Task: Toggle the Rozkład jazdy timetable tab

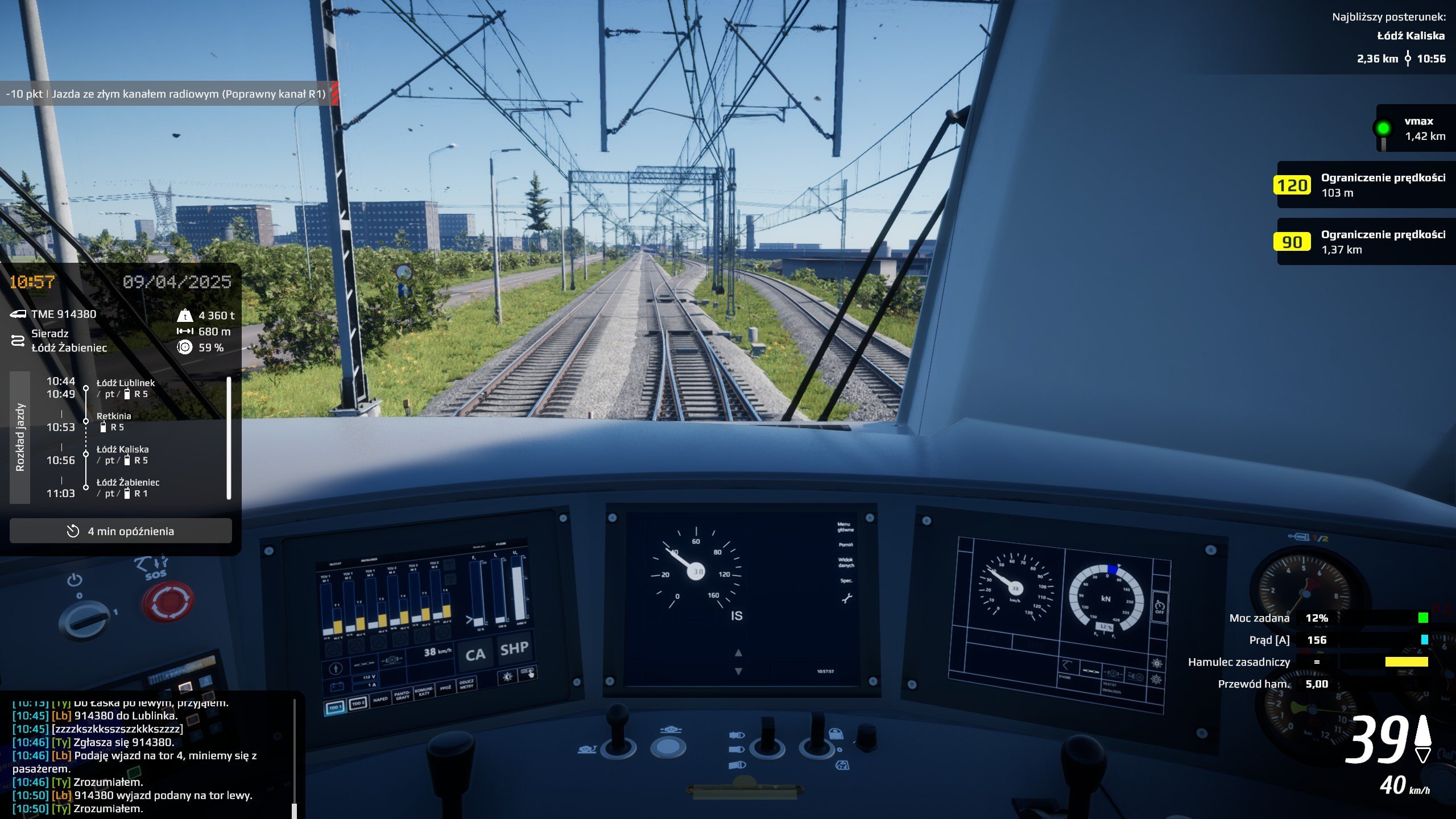Action: (20, 437)
